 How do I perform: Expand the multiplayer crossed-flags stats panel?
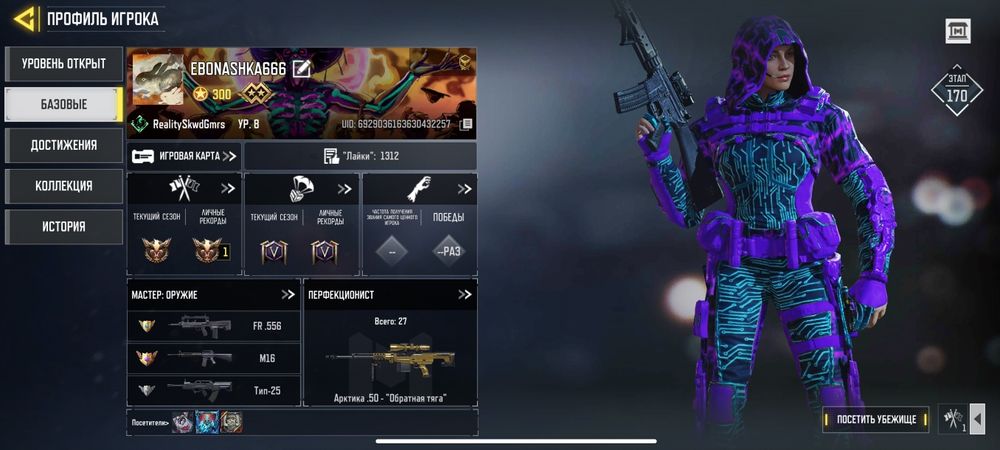[x=228, y=188]
